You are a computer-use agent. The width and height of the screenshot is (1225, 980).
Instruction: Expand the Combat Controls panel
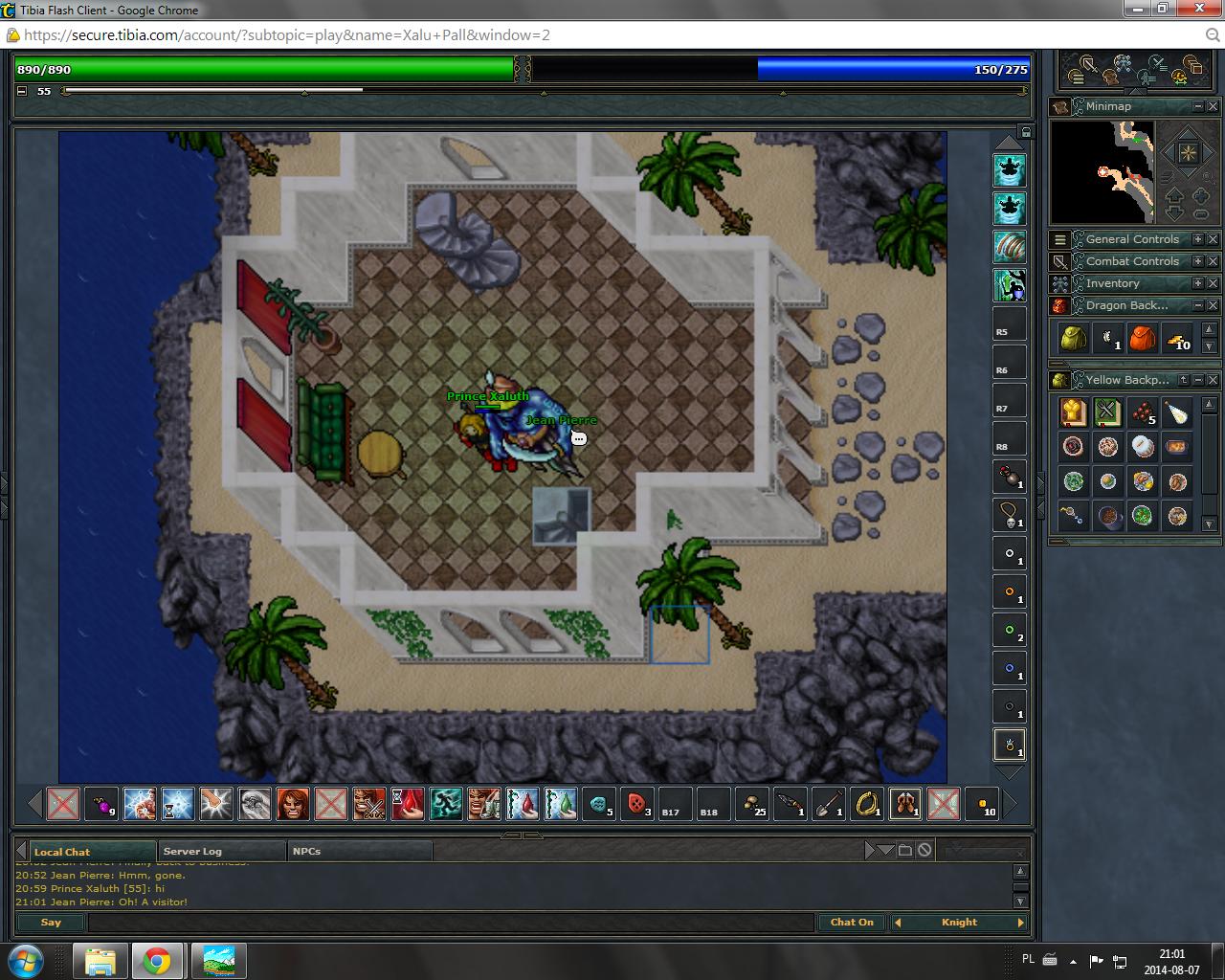tap(1197, 261)
